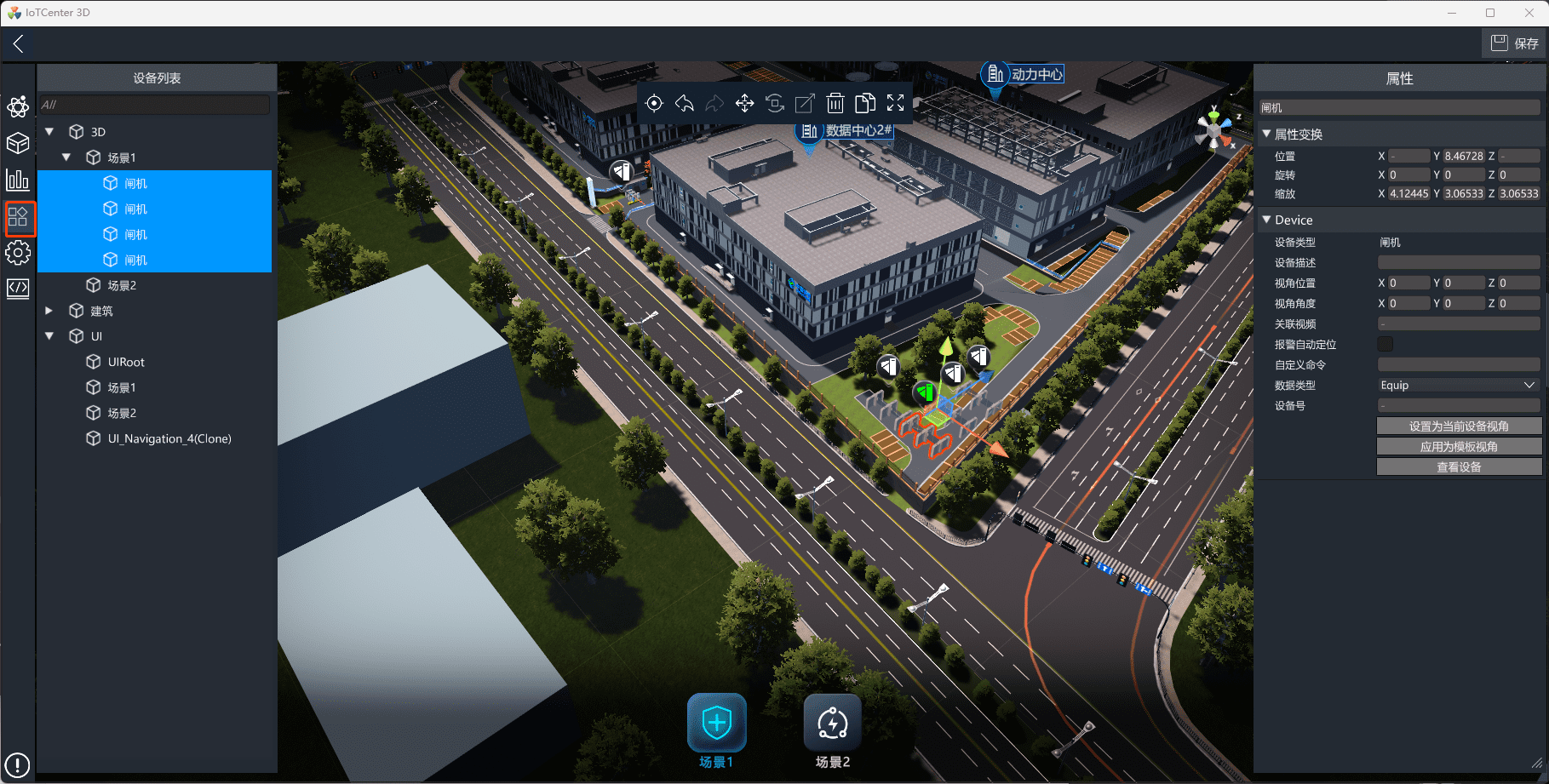1549x784 pixels.
Task: Open 查看设备 to view the device
Action: [x=1459, y=466]
